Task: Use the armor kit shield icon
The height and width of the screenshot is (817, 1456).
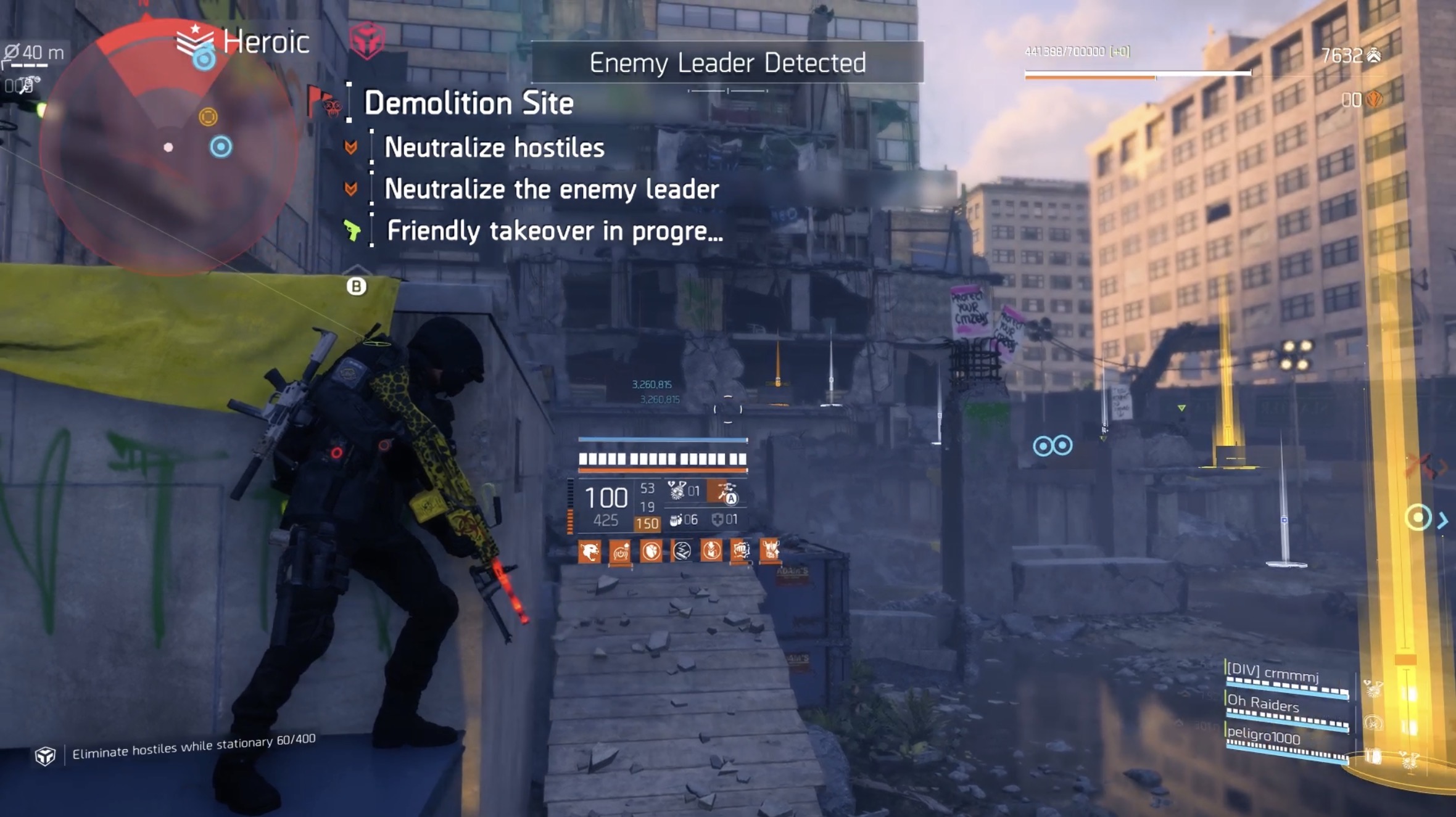Action: point(718,520)
